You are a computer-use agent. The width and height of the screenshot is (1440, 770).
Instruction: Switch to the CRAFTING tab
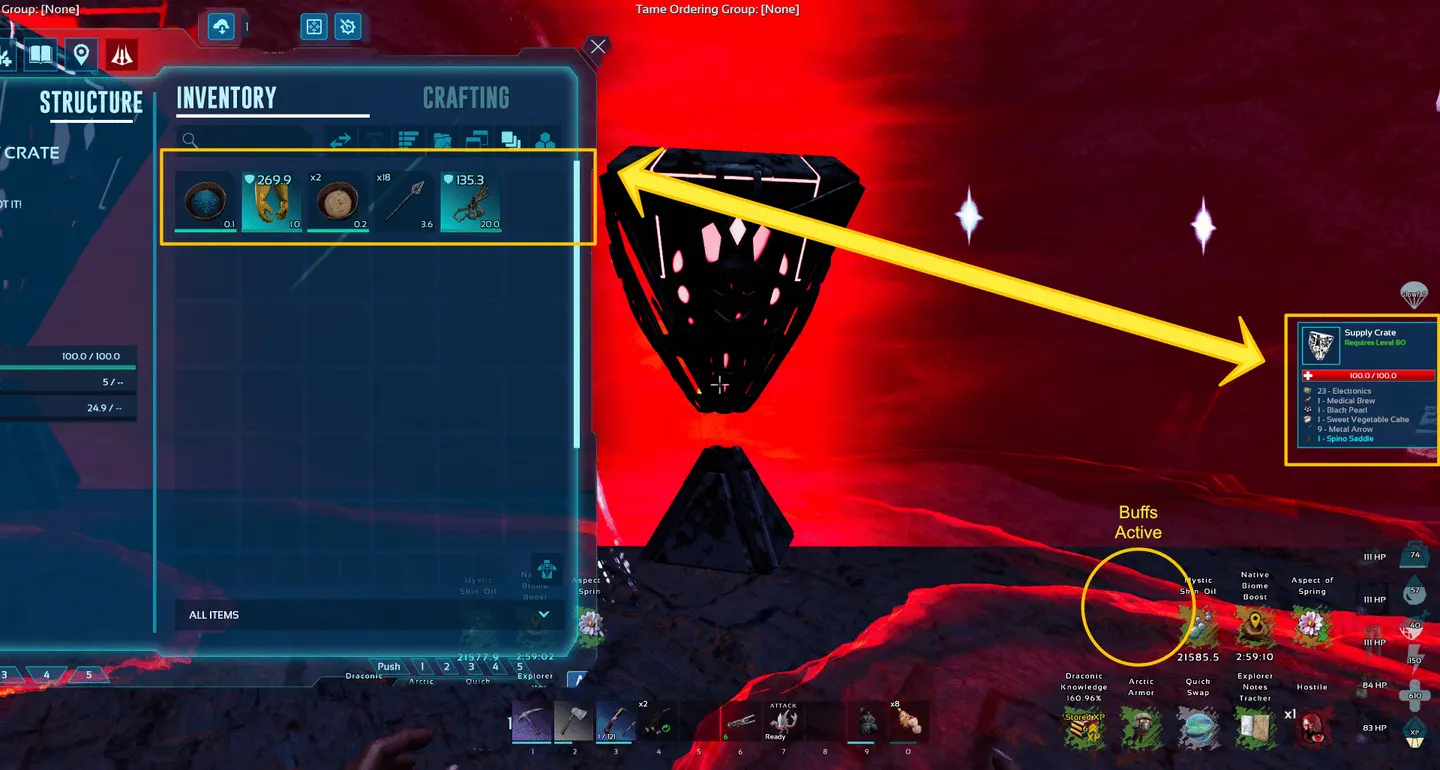pos(465,97)
